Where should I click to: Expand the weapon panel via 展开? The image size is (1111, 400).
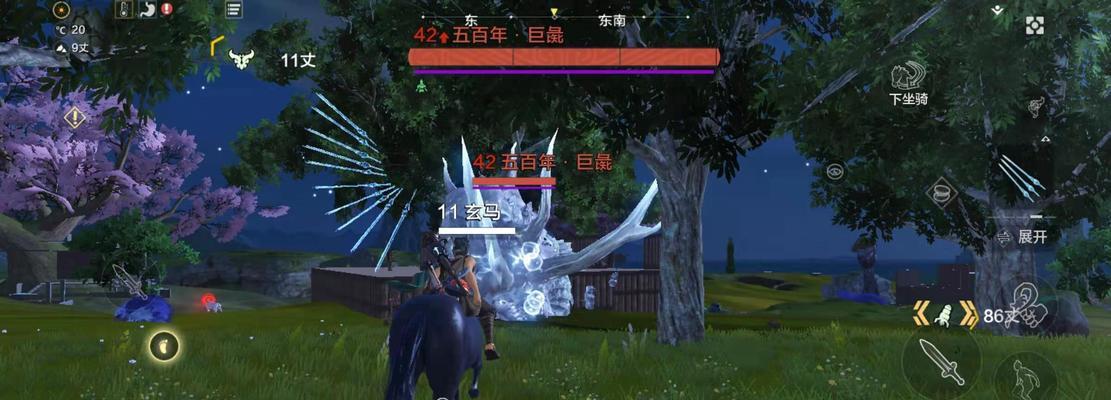pos(1024,237)
